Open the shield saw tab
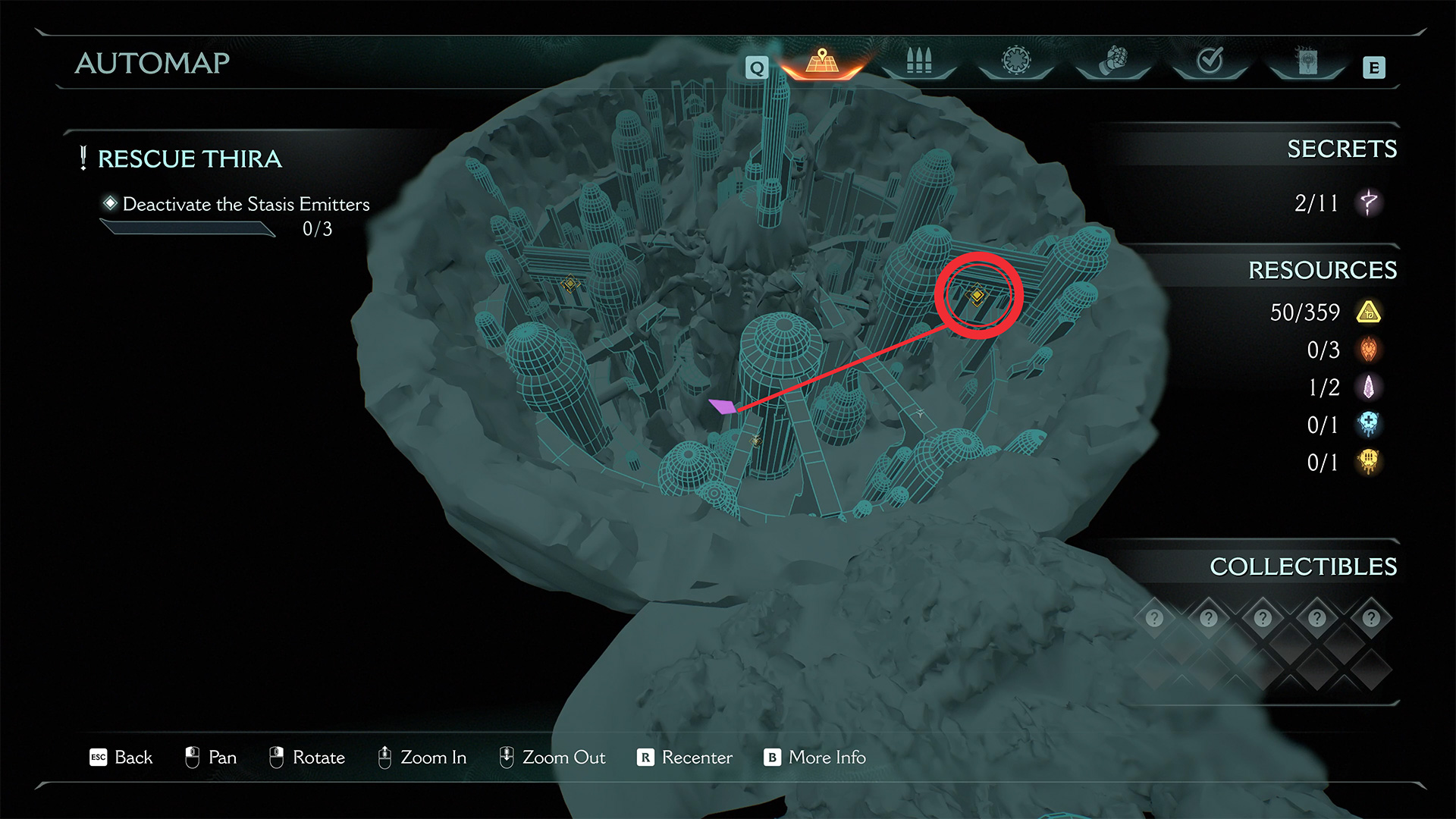This screenshot has height=819, width=1456. pos(1016,61)
